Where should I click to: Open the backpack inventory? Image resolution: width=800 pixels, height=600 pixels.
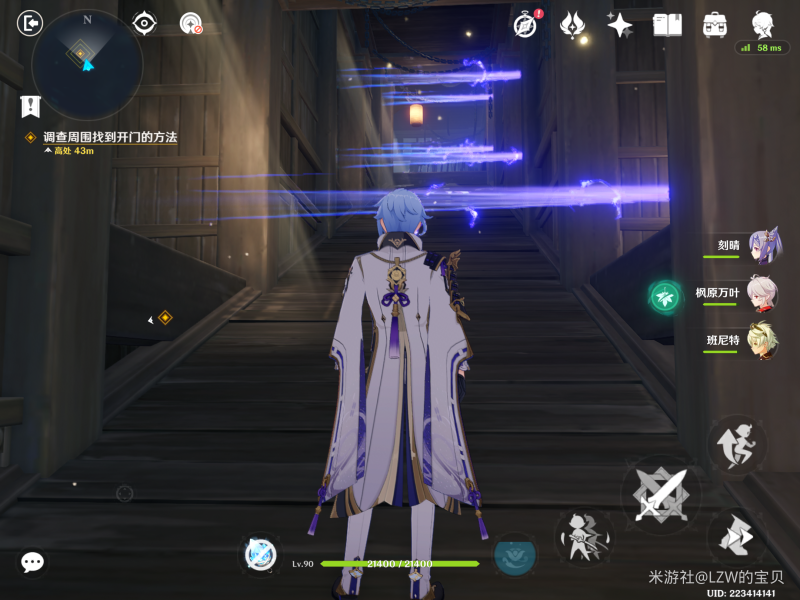714,24
